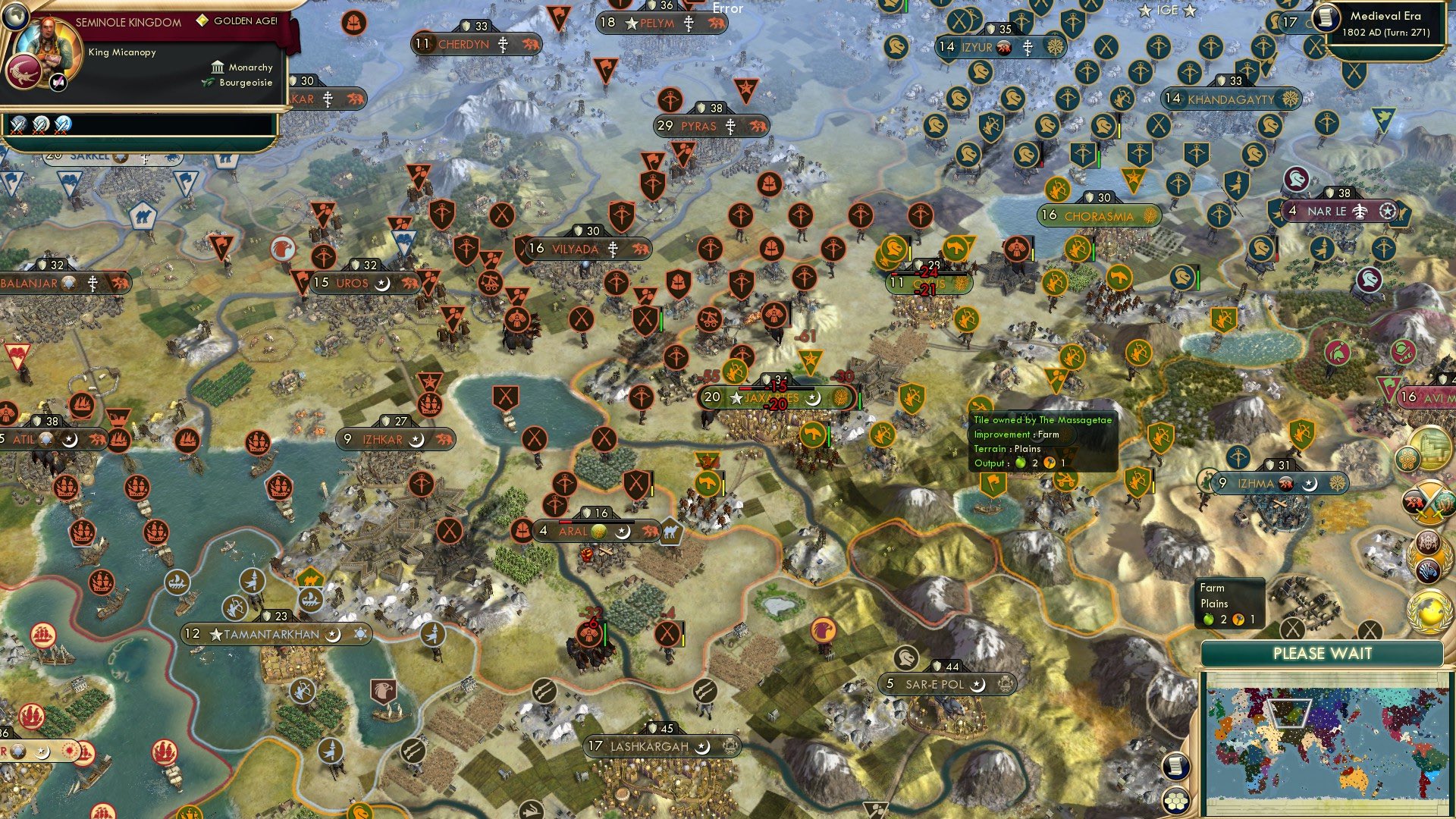Screen dimensions: 1456x819
Task: Select the CHORASMIA city banner
Action: [x=1098, y=216]
